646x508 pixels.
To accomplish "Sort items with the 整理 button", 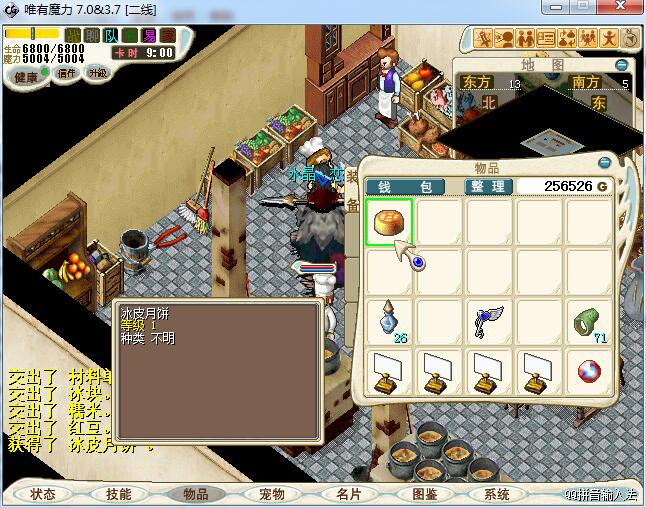I will pos(490,186).
